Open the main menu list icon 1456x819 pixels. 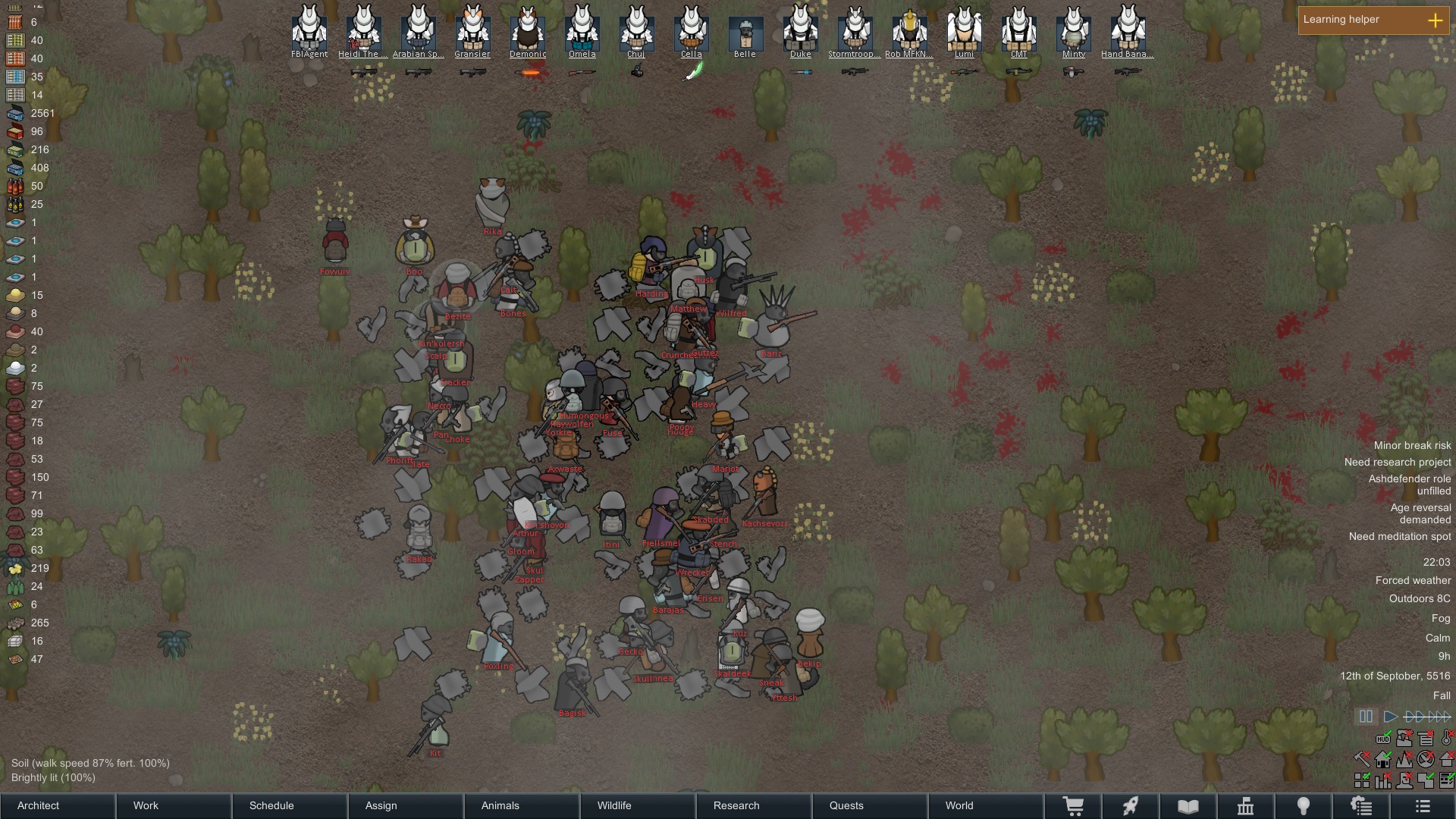point(1421,806)
